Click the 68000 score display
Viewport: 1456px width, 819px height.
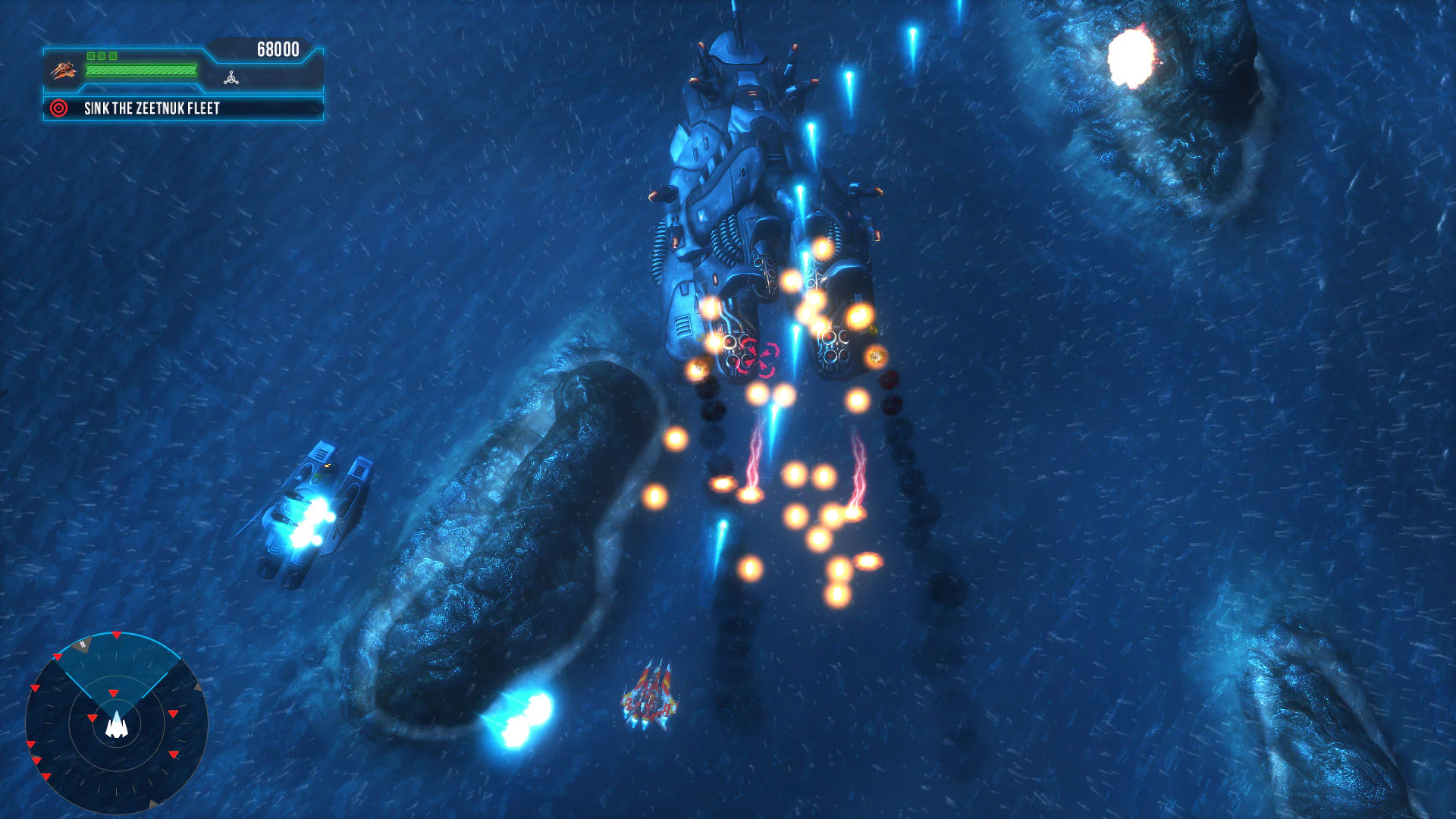(278, 49)
